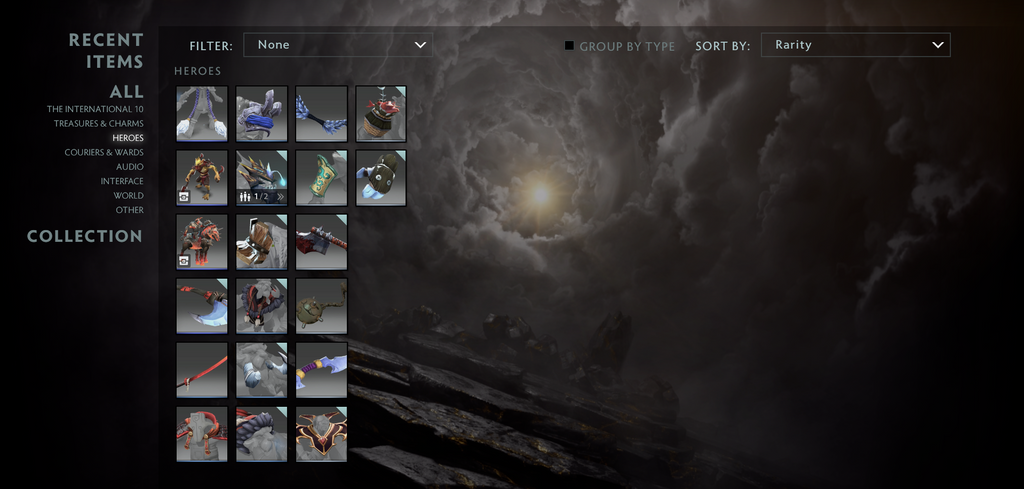Select the blue-bladed scythe weapon item
1024x489 pixels.
(x=202, y=305)
